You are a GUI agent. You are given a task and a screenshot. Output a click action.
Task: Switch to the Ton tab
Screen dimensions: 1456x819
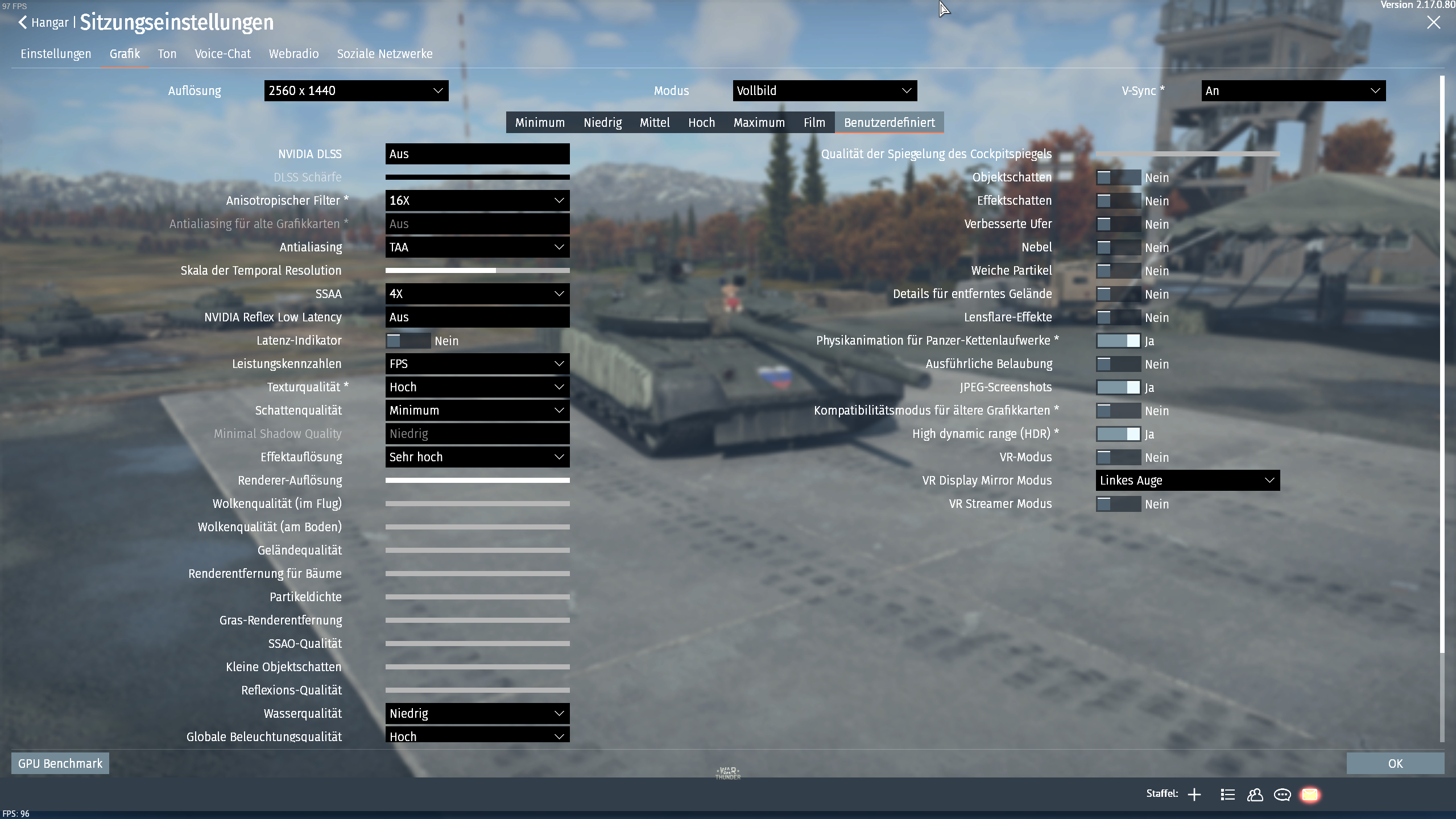coord(167,53)
